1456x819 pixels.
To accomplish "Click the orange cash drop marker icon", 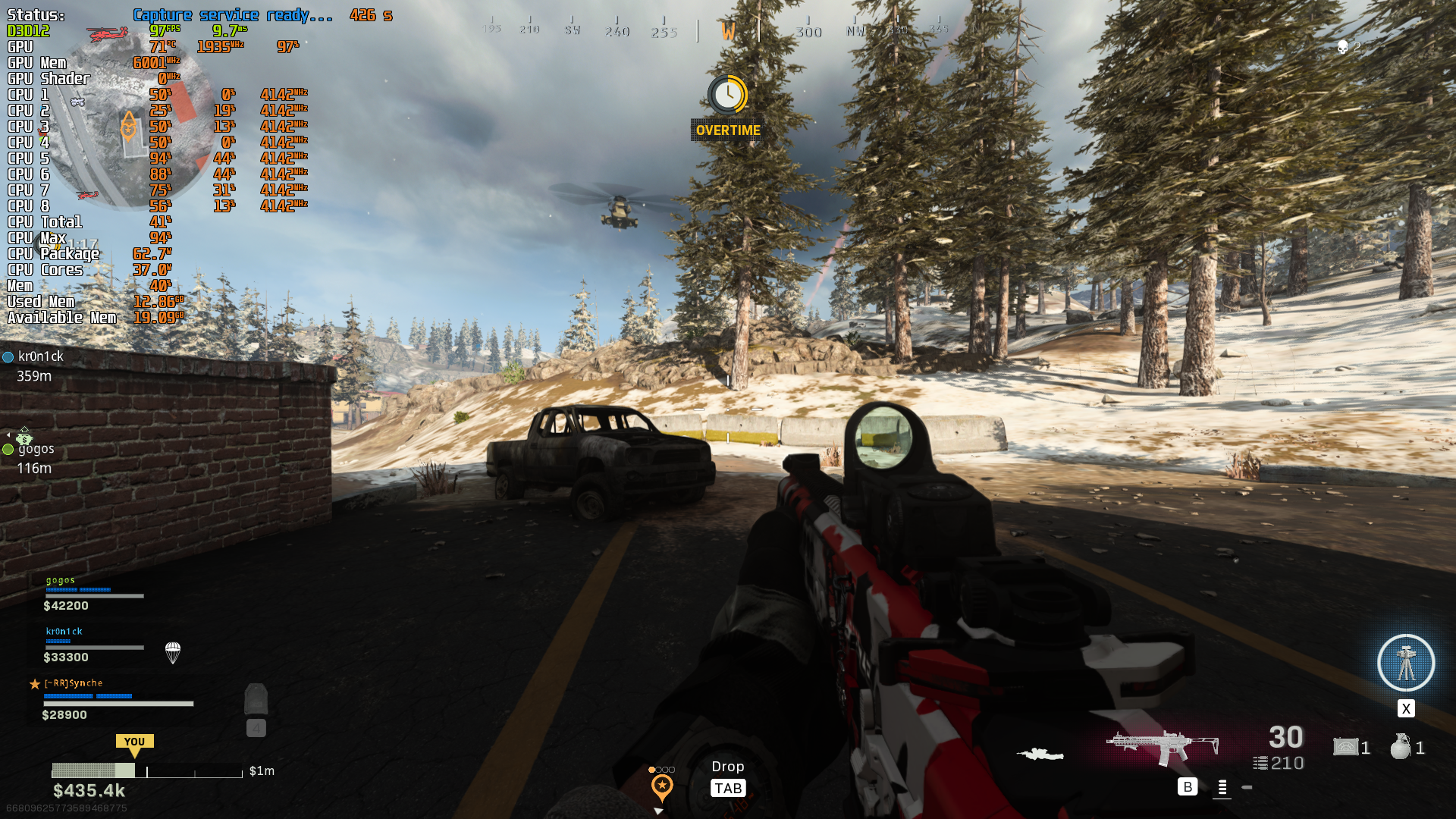I will tap(662, 787).
